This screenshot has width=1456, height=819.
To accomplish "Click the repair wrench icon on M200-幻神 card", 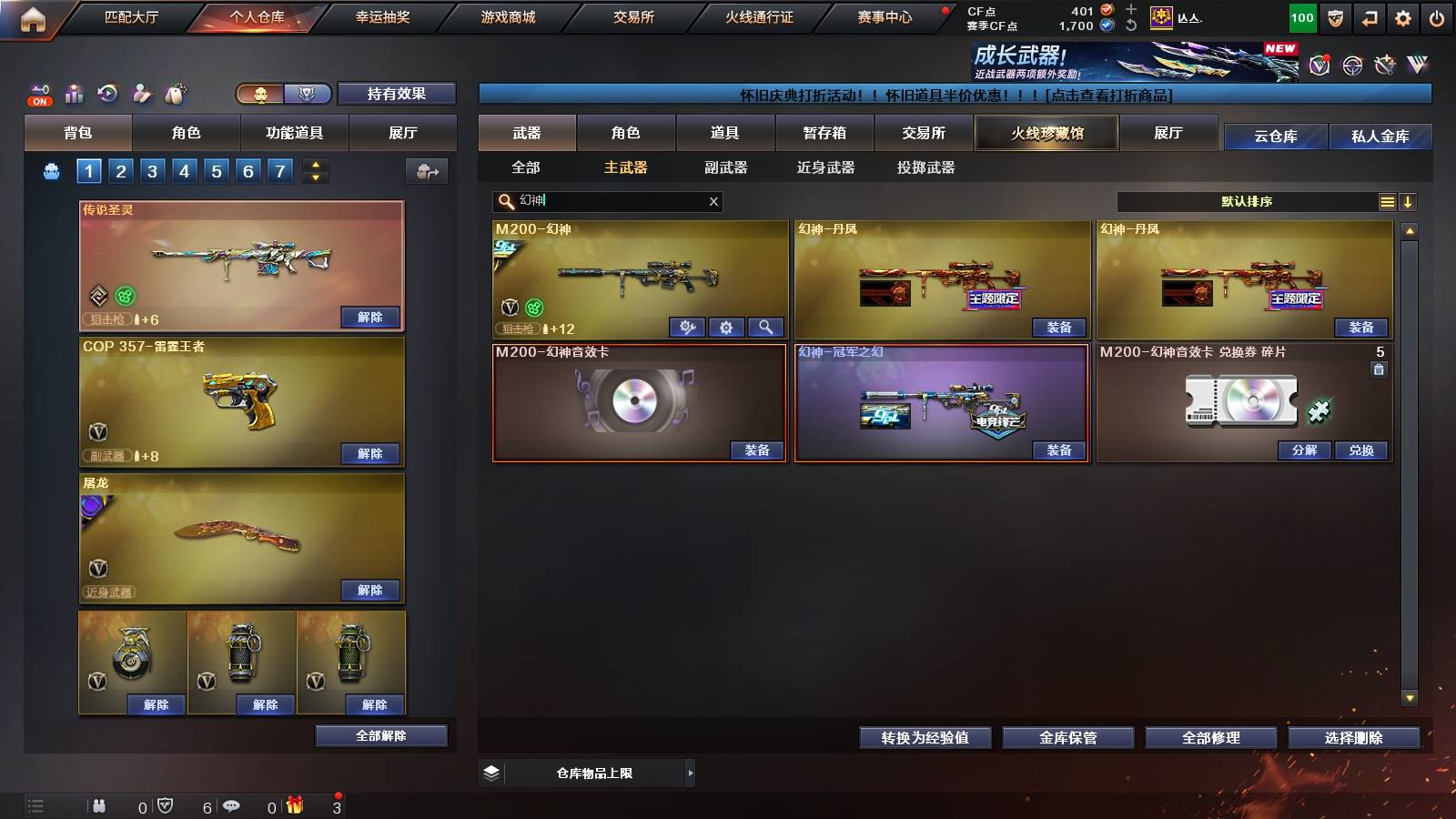I will (x=687, y=327).
